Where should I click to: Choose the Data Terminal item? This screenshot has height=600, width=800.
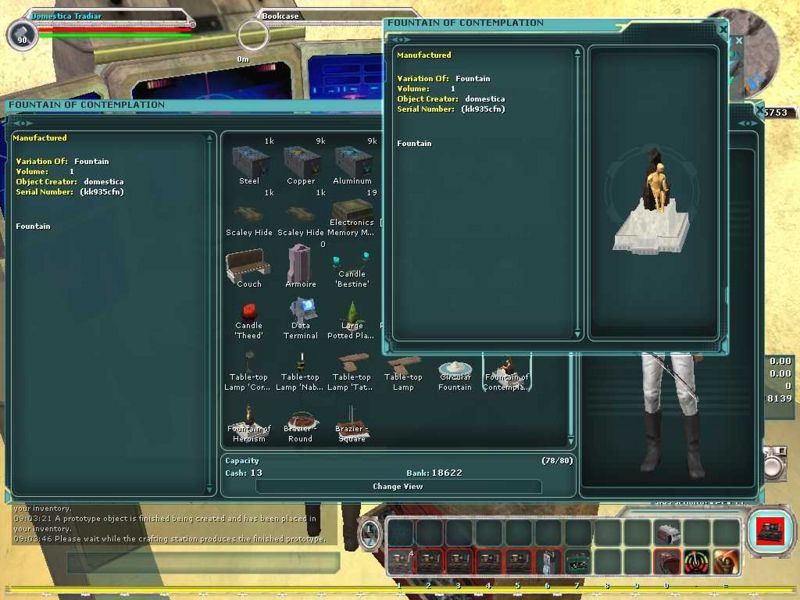point(300,312)
